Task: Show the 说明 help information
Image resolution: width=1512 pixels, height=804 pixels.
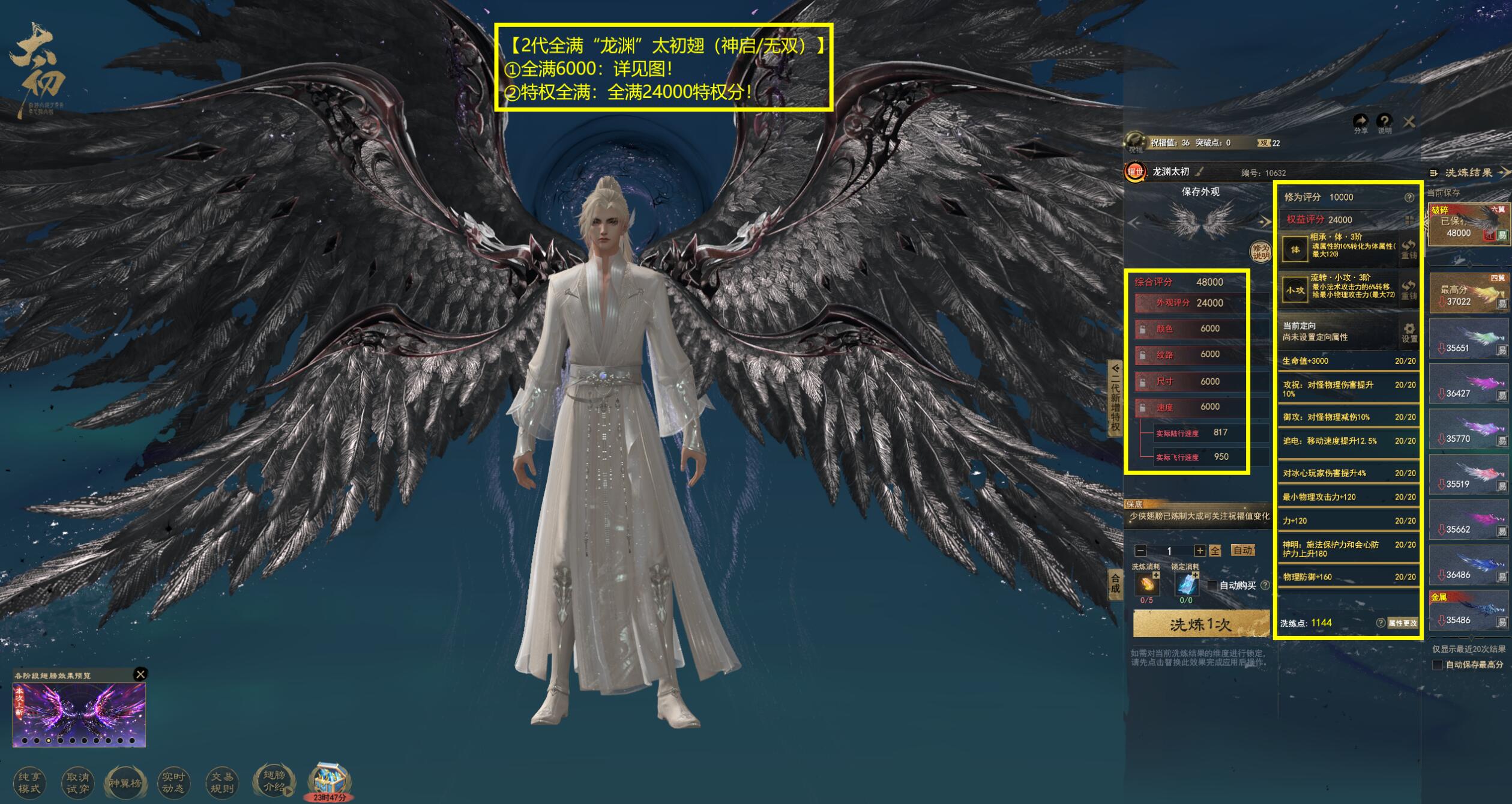Action: (x=1384, y=123)
